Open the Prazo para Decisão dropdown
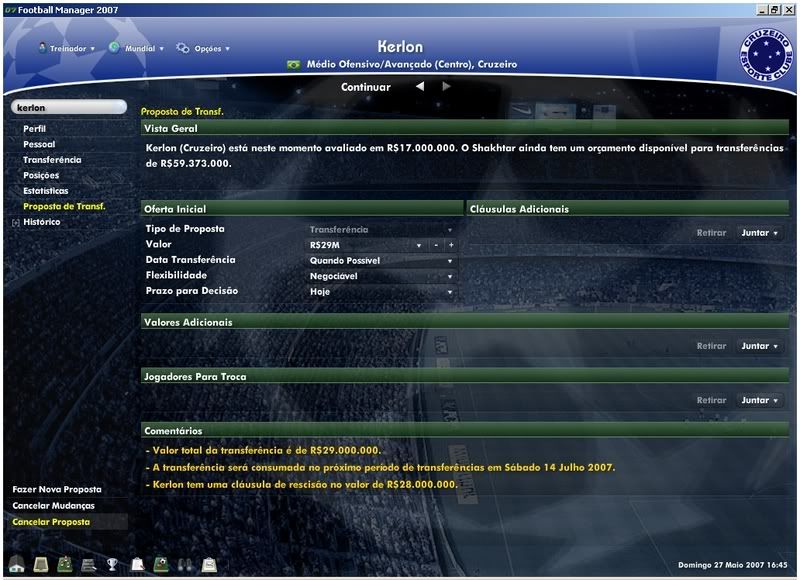 click(381, 292)
